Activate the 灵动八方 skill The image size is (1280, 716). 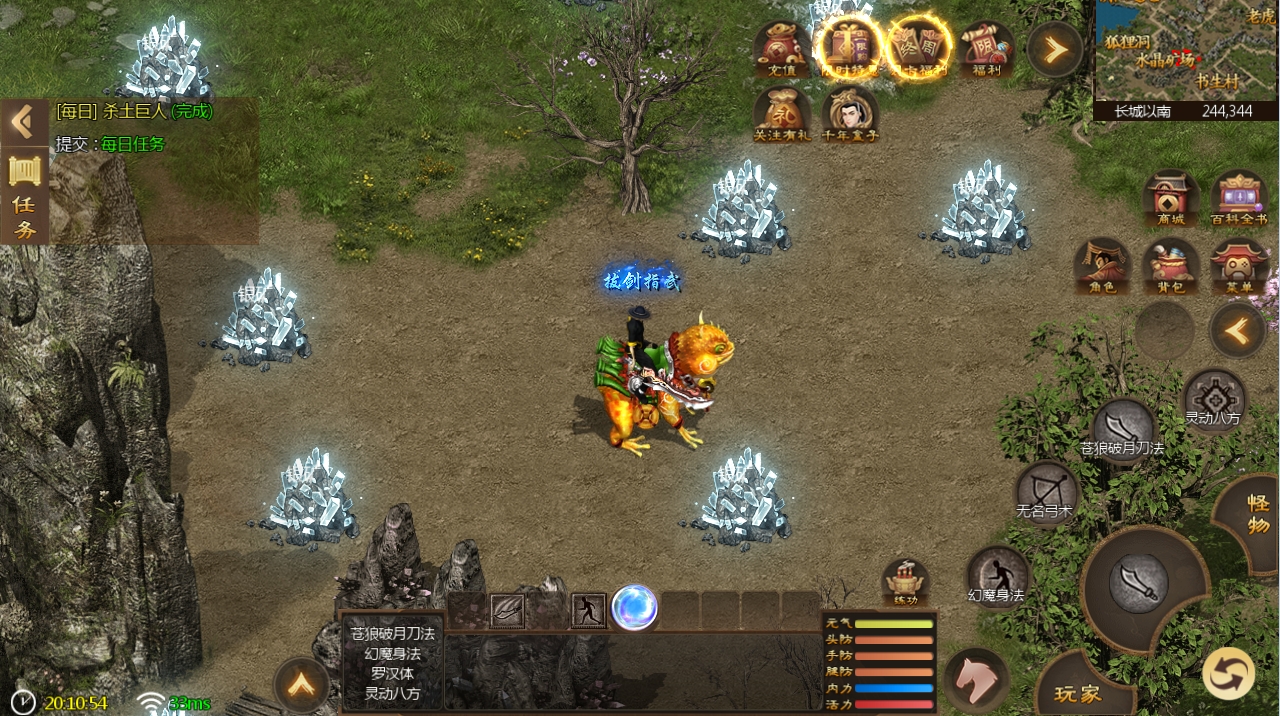point(1214,399)
